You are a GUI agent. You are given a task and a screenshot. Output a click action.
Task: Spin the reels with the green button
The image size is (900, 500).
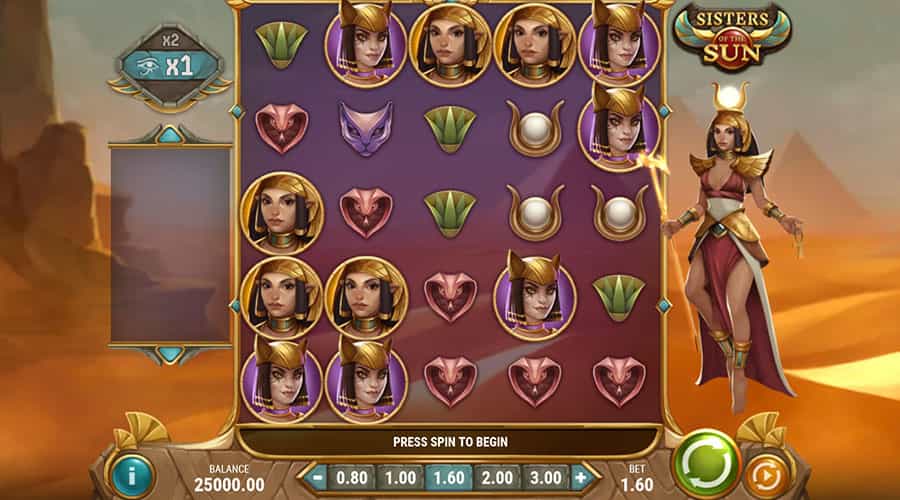[706, 463]
